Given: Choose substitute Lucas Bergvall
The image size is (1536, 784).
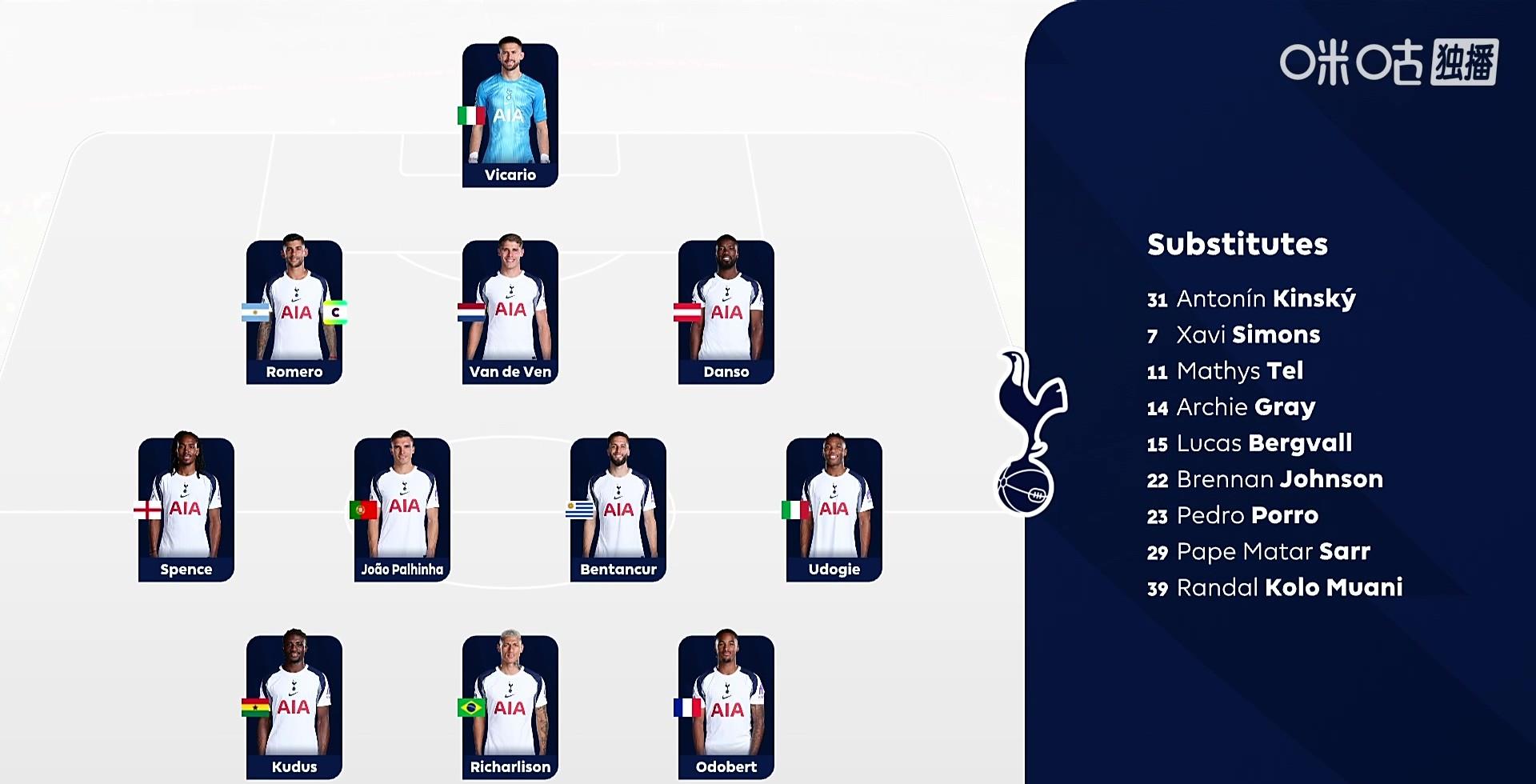Looking at the screenshot, I should click(x=1250, y=443).
